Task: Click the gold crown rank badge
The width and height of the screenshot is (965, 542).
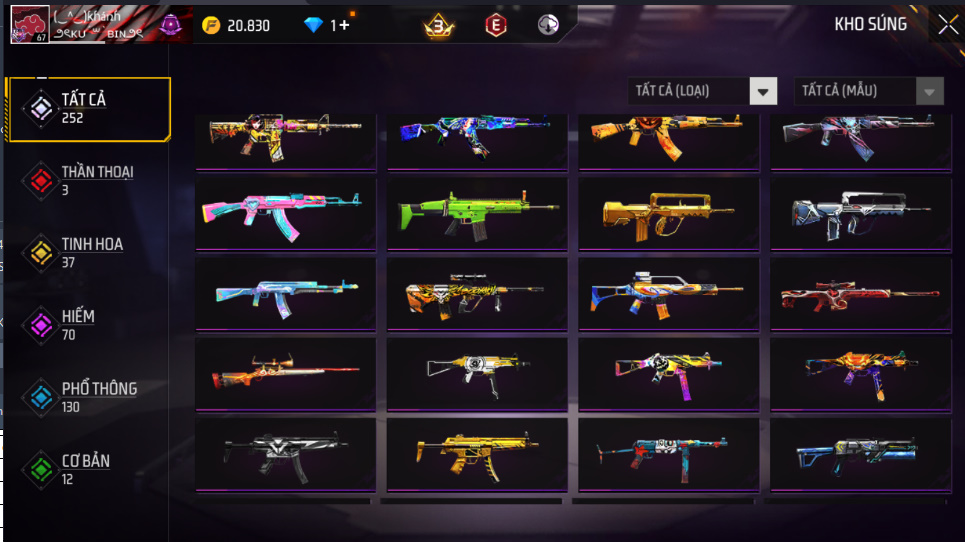Action: click(439, 25)
